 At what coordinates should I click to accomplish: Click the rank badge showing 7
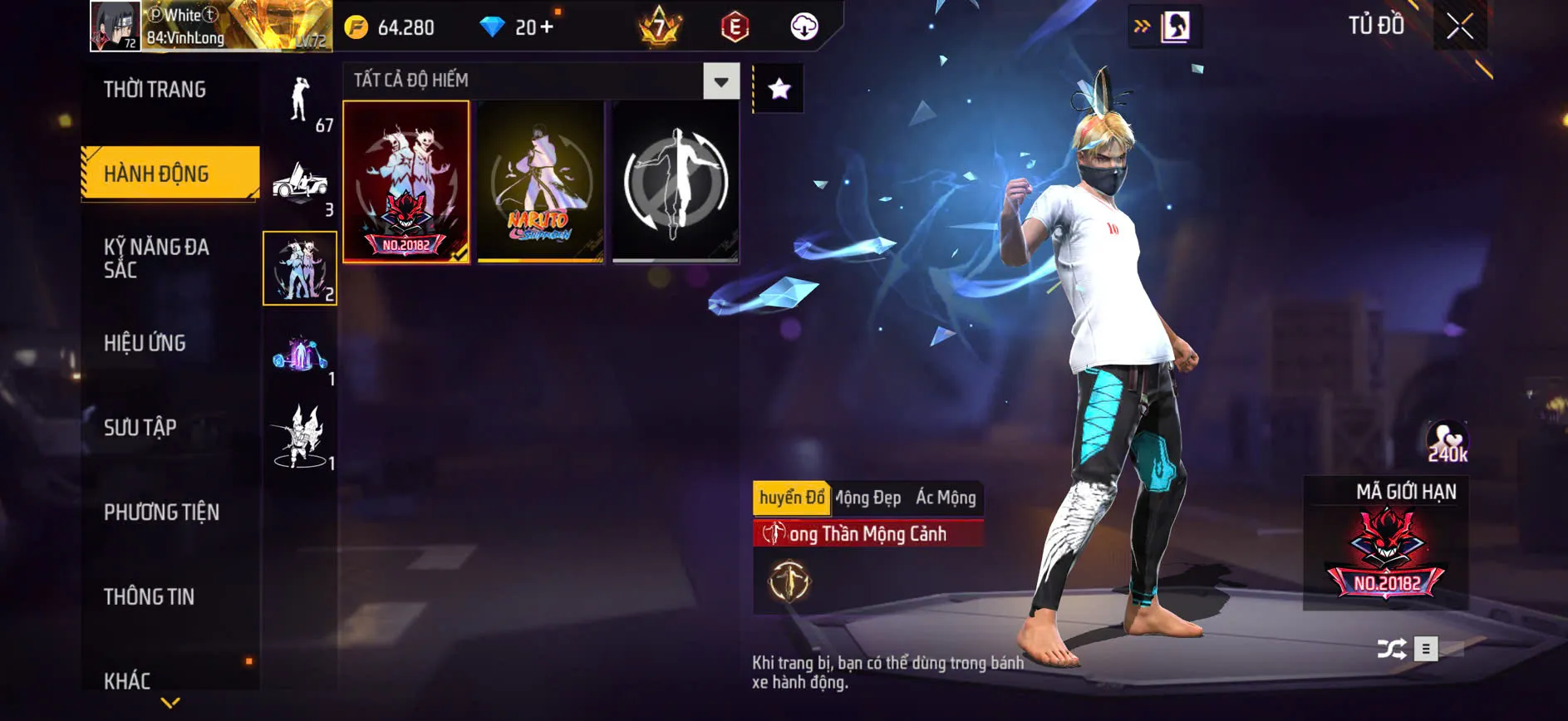658,27
